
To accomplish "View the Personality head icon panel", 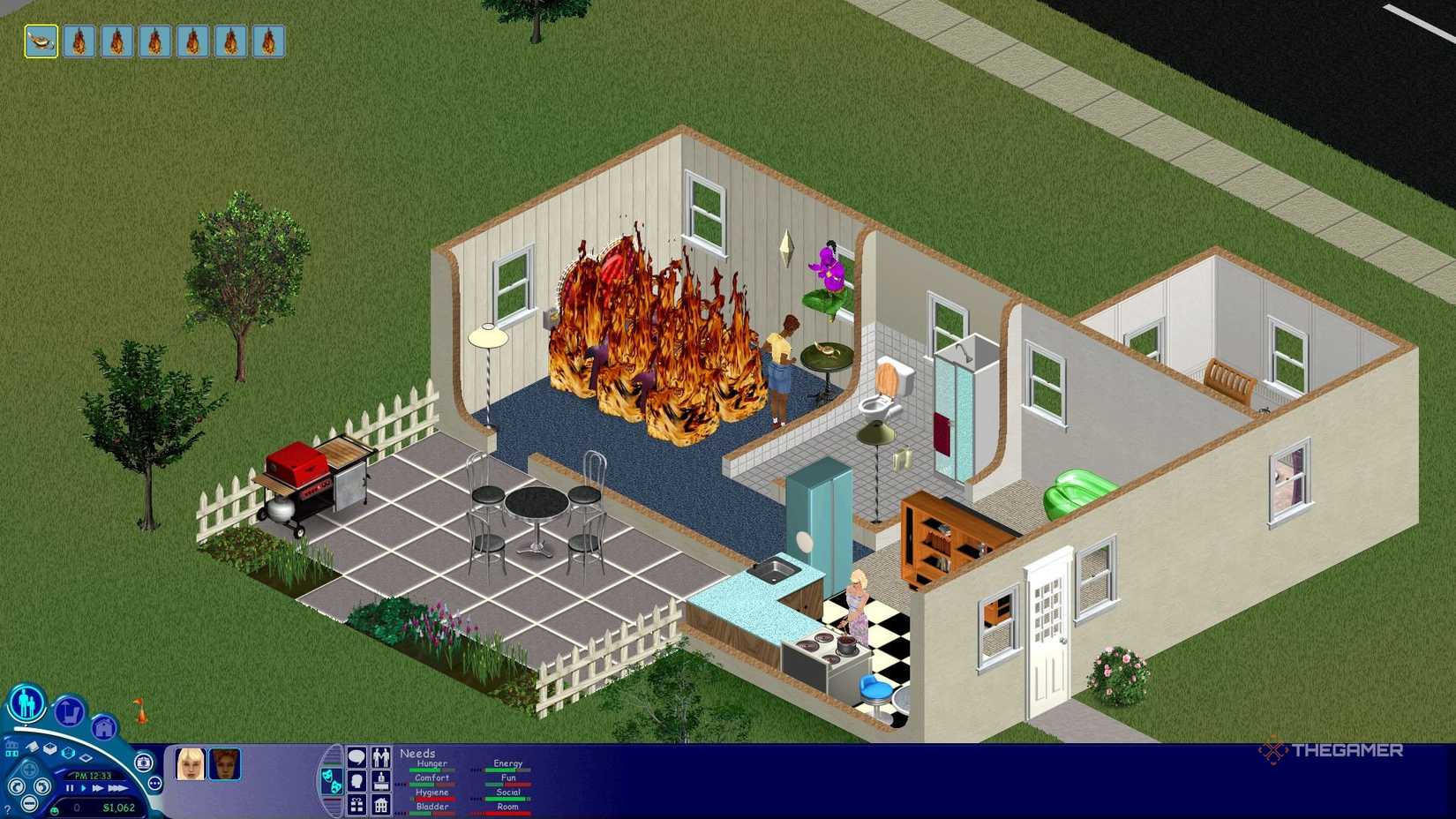I will point(356,782).
